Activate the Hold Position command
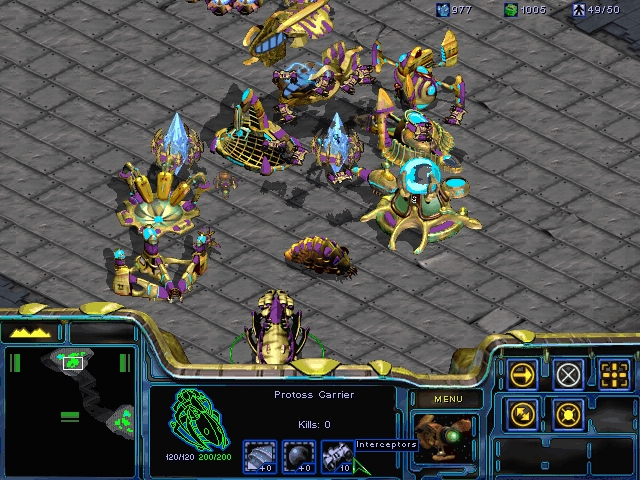This screenshot has height=480, width=640. pyautogui.click(x=568, y=413)
